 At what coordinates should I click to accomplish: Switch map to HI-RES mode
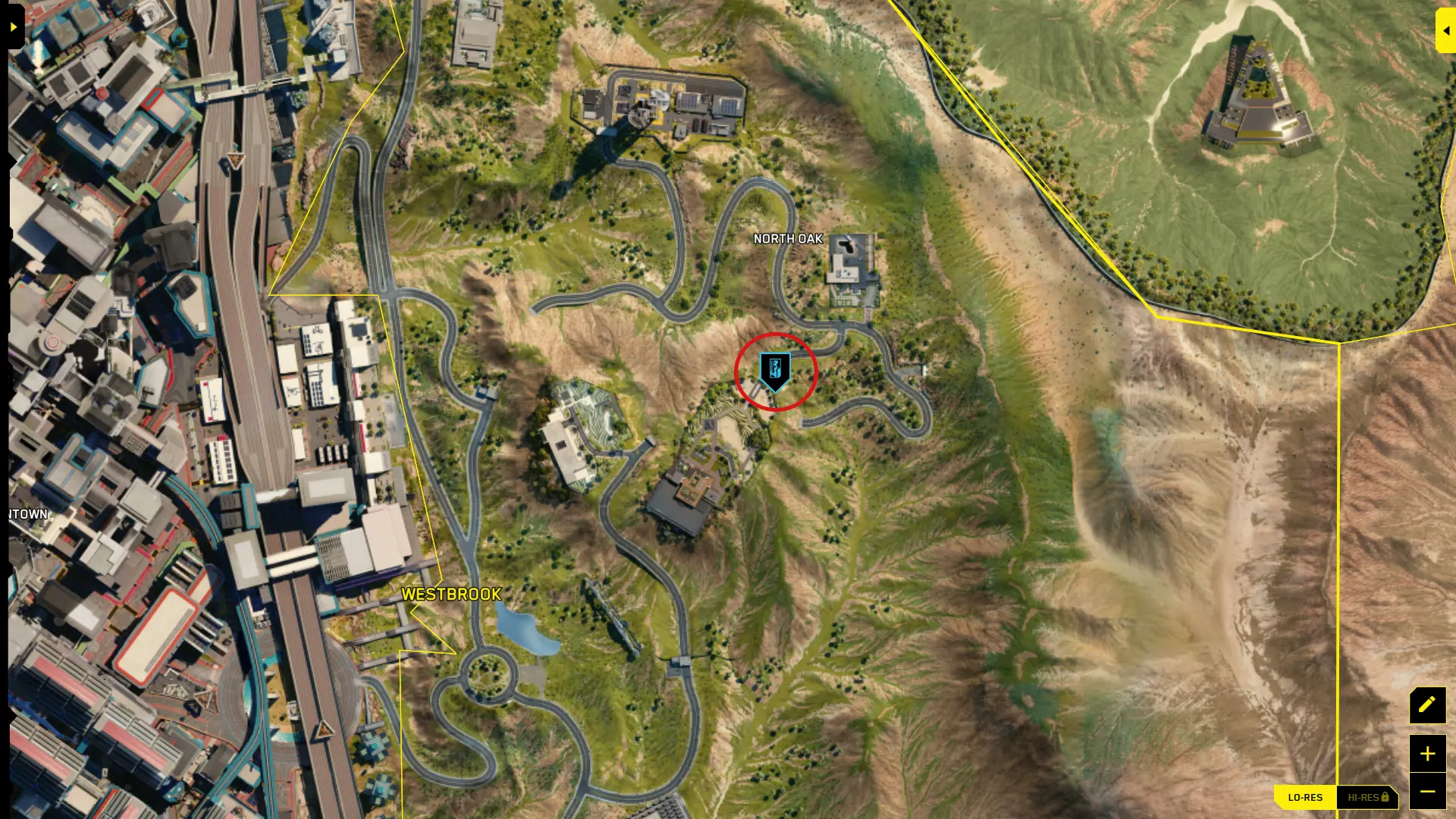1365,797
